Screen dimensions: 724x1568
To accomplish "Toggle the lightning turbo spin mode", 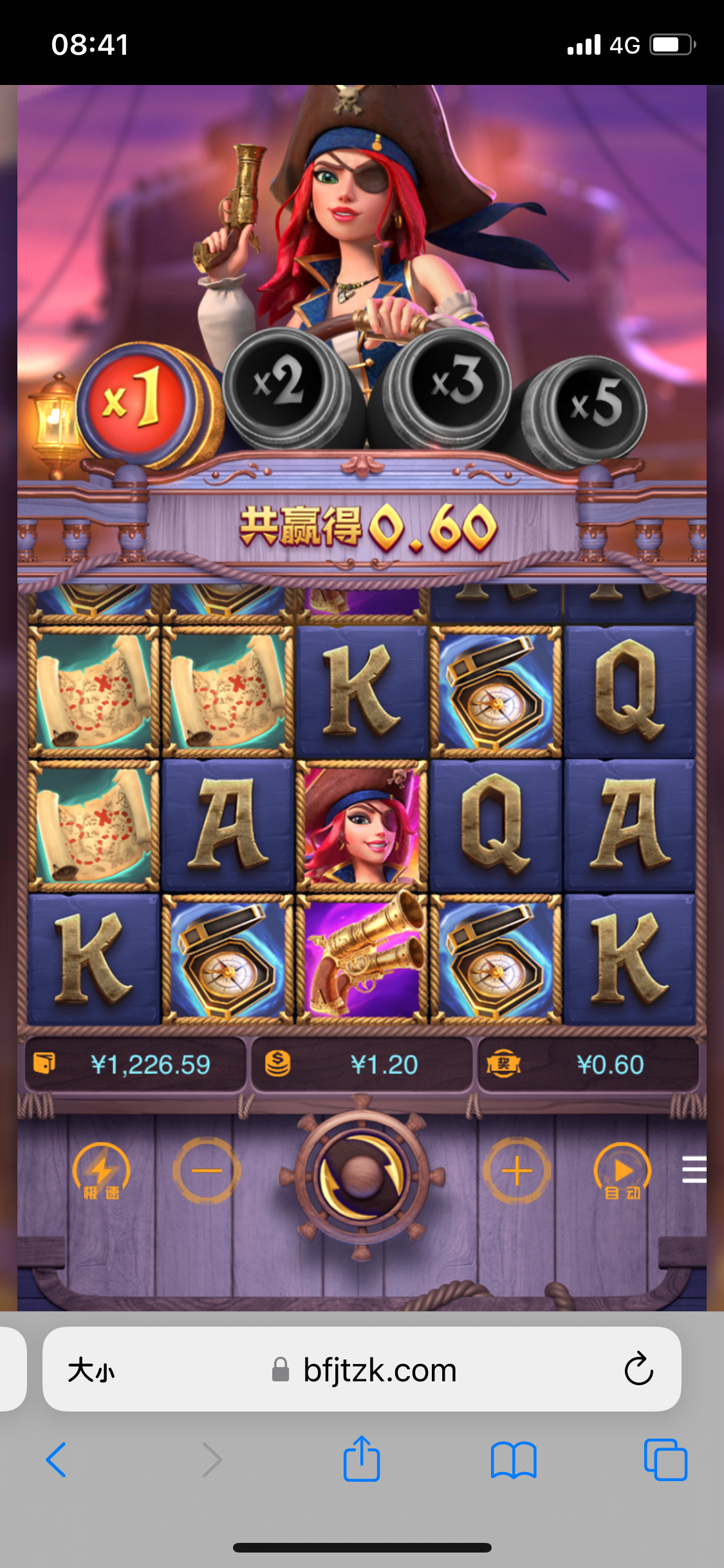I will pos(101,1172).
